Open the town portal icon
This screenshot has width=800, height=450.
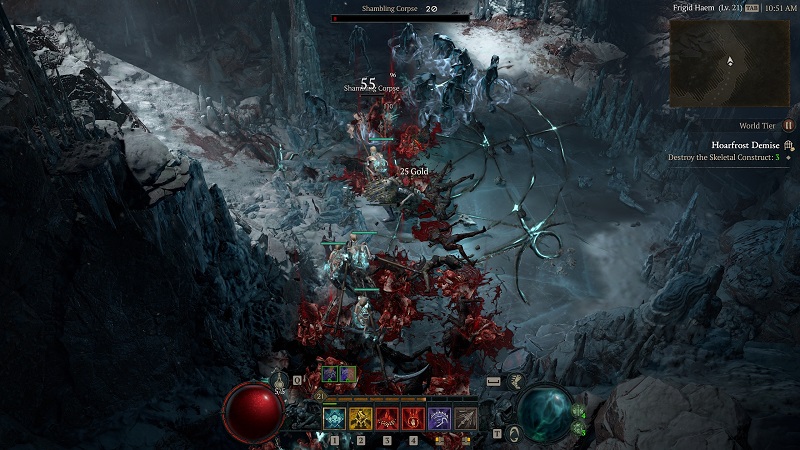click(x=513, y=433)
